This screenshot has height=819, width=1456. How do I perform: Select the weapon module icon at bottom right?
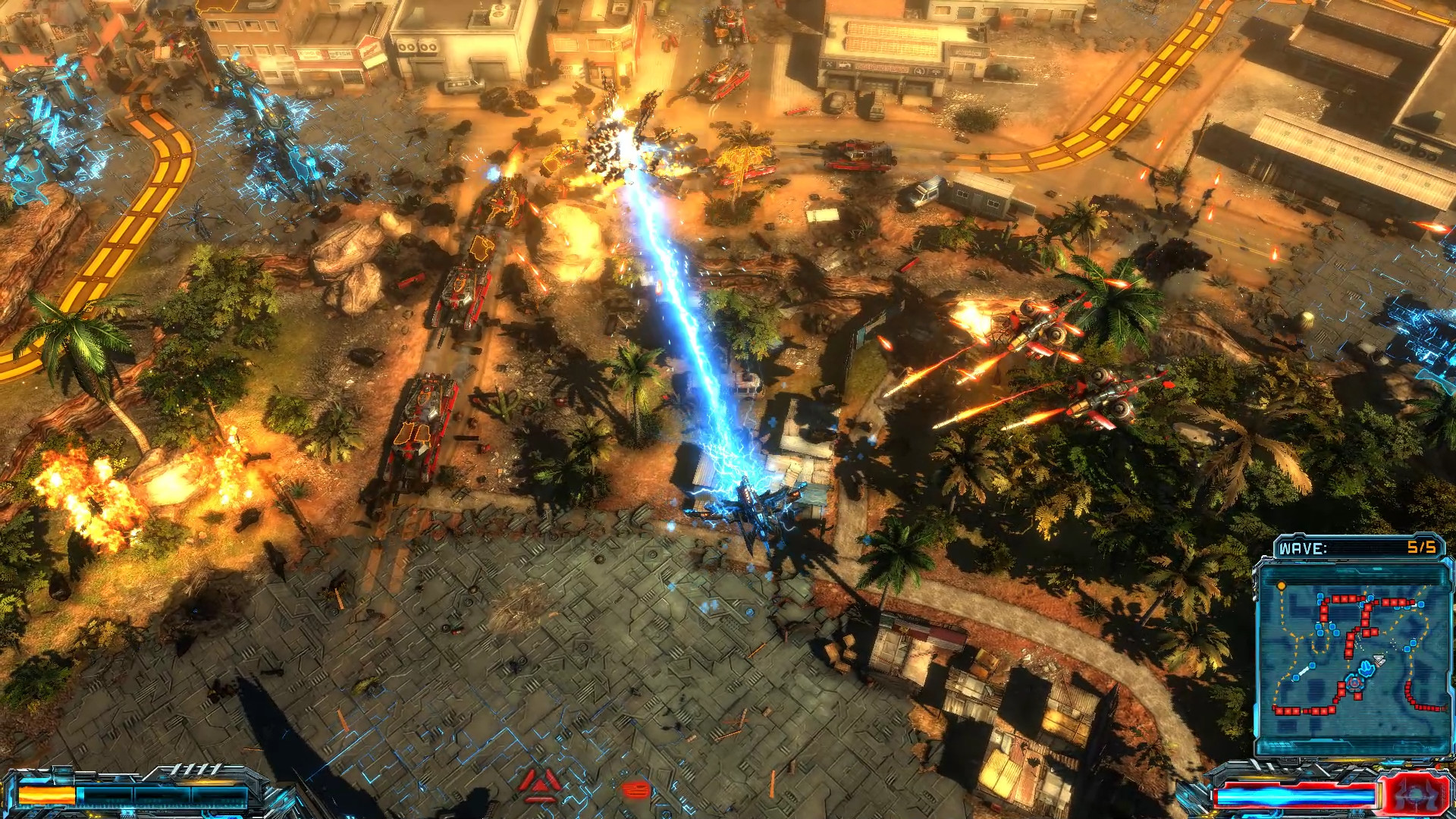coord(1414,792)
